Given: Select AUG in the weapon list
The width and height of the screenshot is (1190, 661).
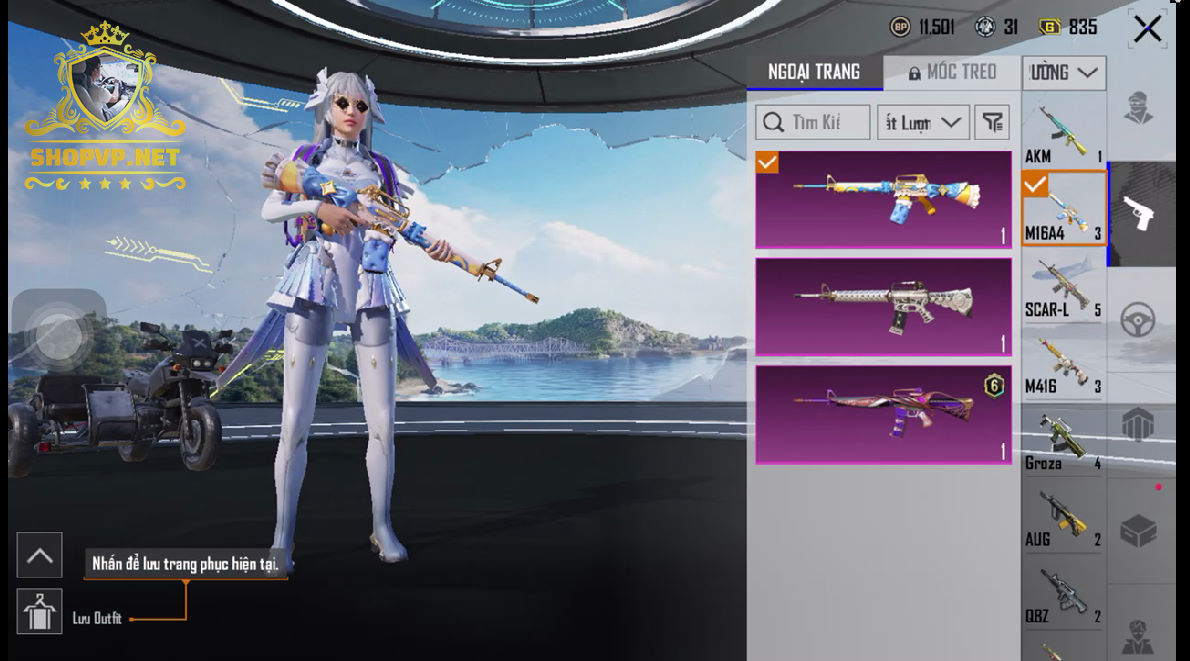Looking at the screenshot, I should [x=1063, y=518].
